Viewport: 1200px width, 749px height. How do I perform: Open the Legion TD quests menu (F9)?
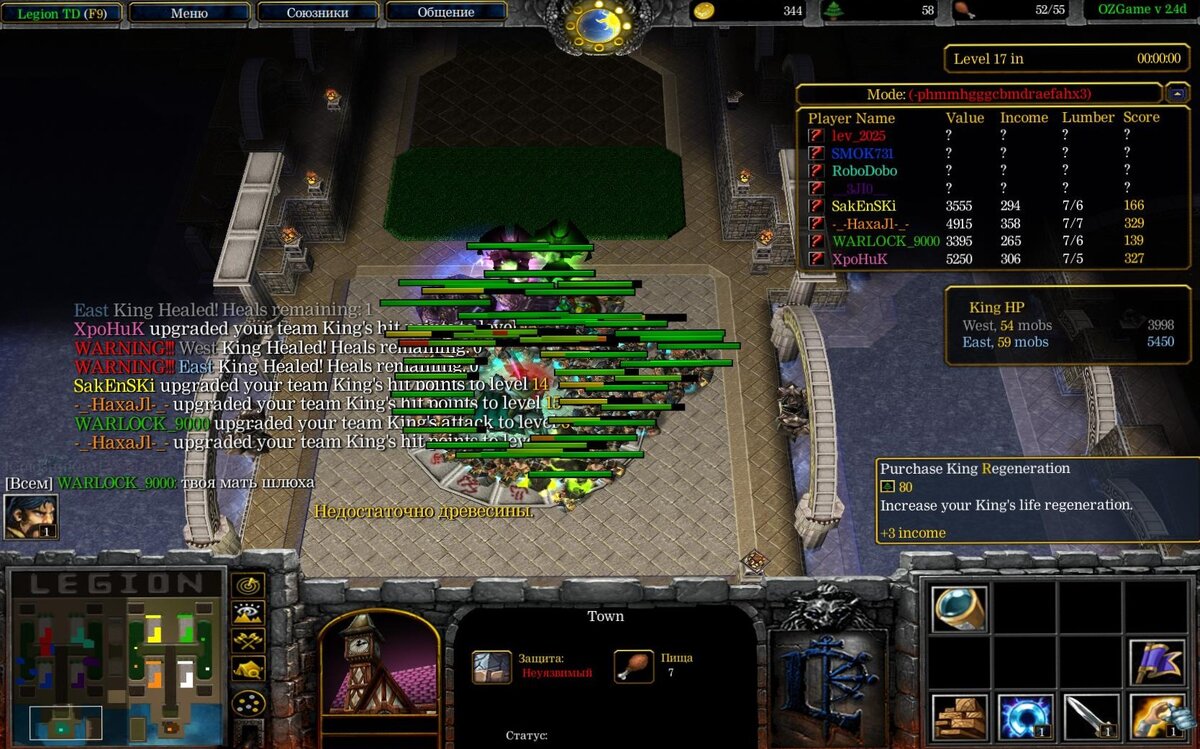[61, 13]
